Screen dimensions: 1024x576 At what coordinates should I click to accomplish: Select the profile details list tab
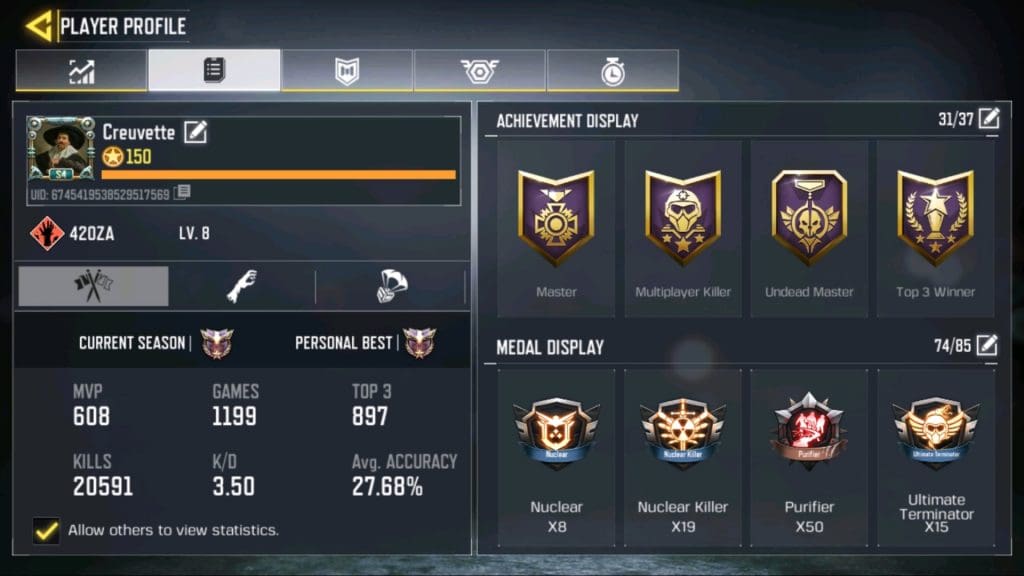click(214, 71)
